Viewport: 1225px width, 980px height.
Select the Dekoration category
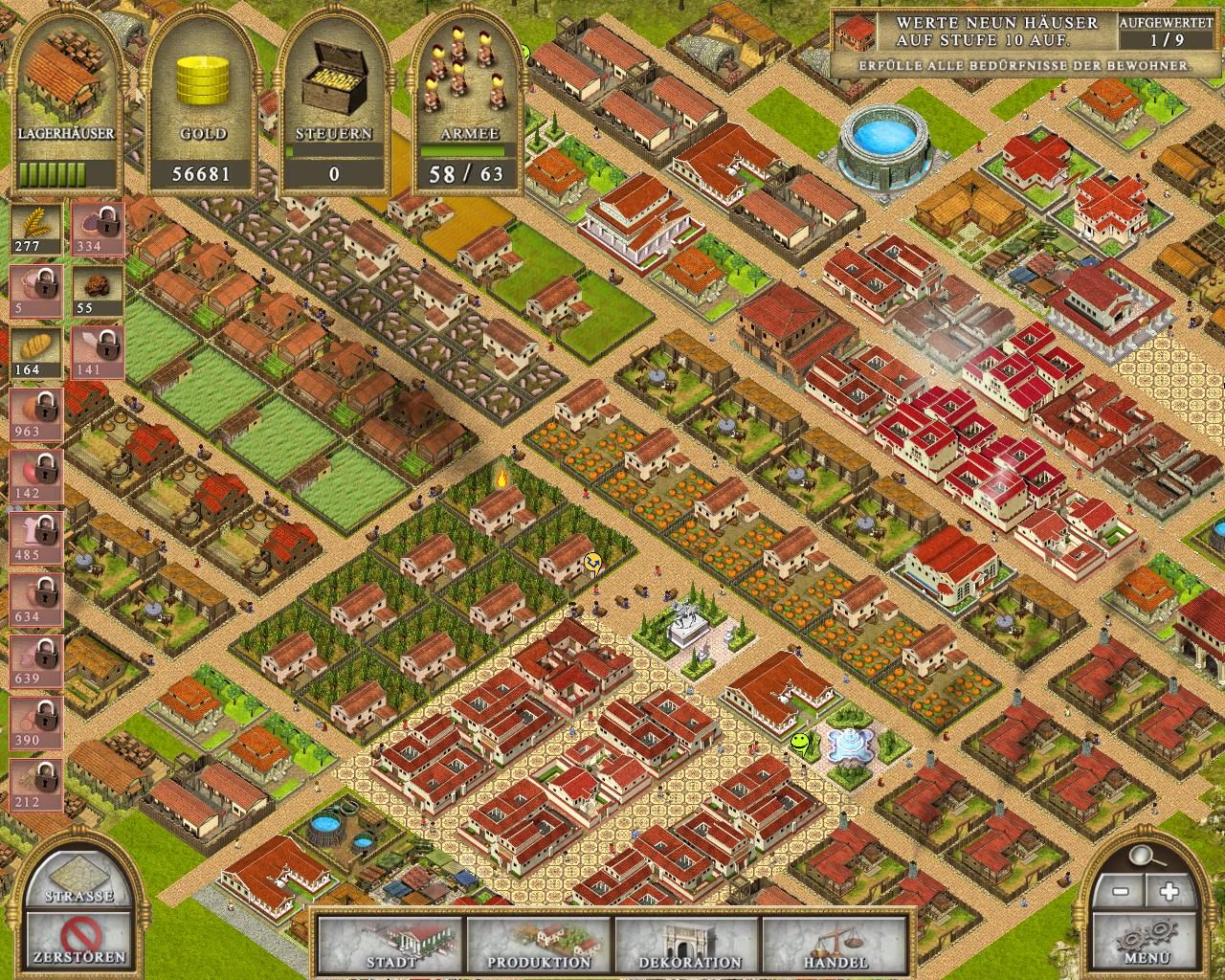(x=688, y=946)
